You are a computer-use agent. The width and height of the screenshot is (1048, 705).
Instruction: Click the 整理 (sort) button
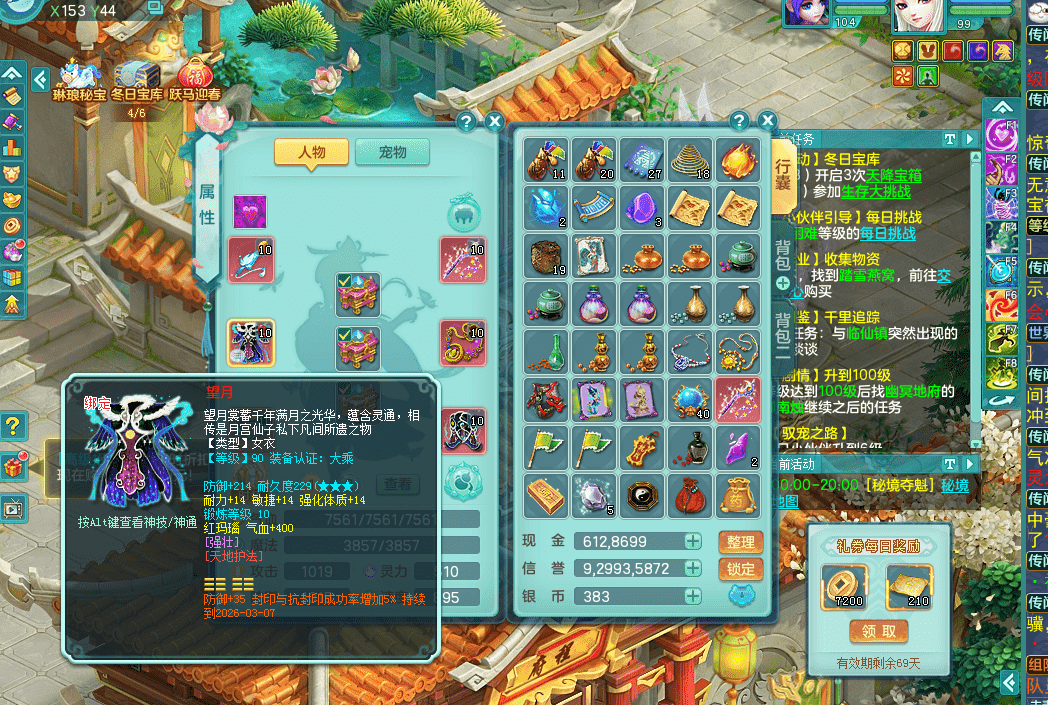(x=740, y=541)
